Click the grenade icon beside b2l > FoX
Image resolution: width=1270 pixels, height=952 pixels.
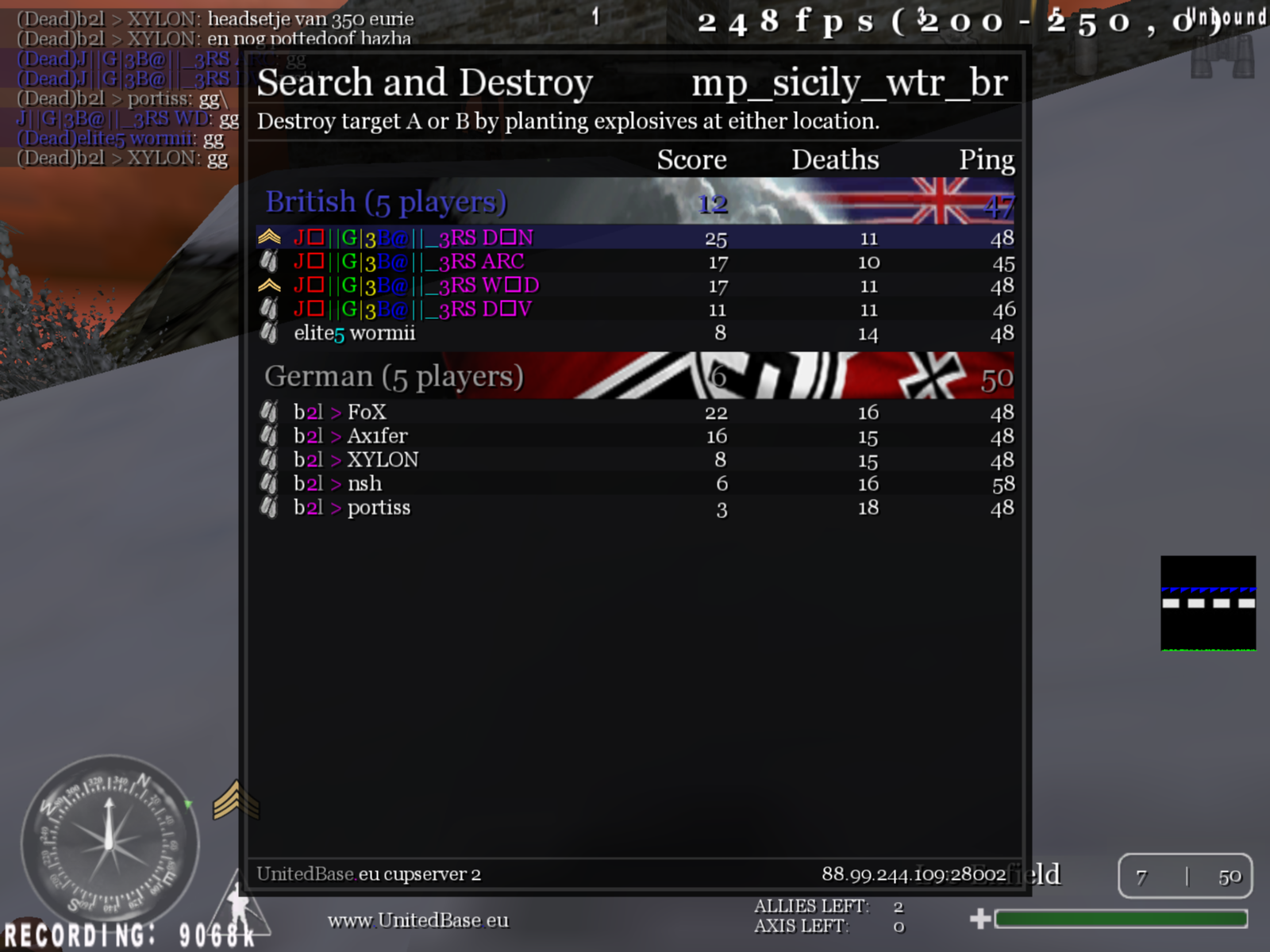click(269, 413)
